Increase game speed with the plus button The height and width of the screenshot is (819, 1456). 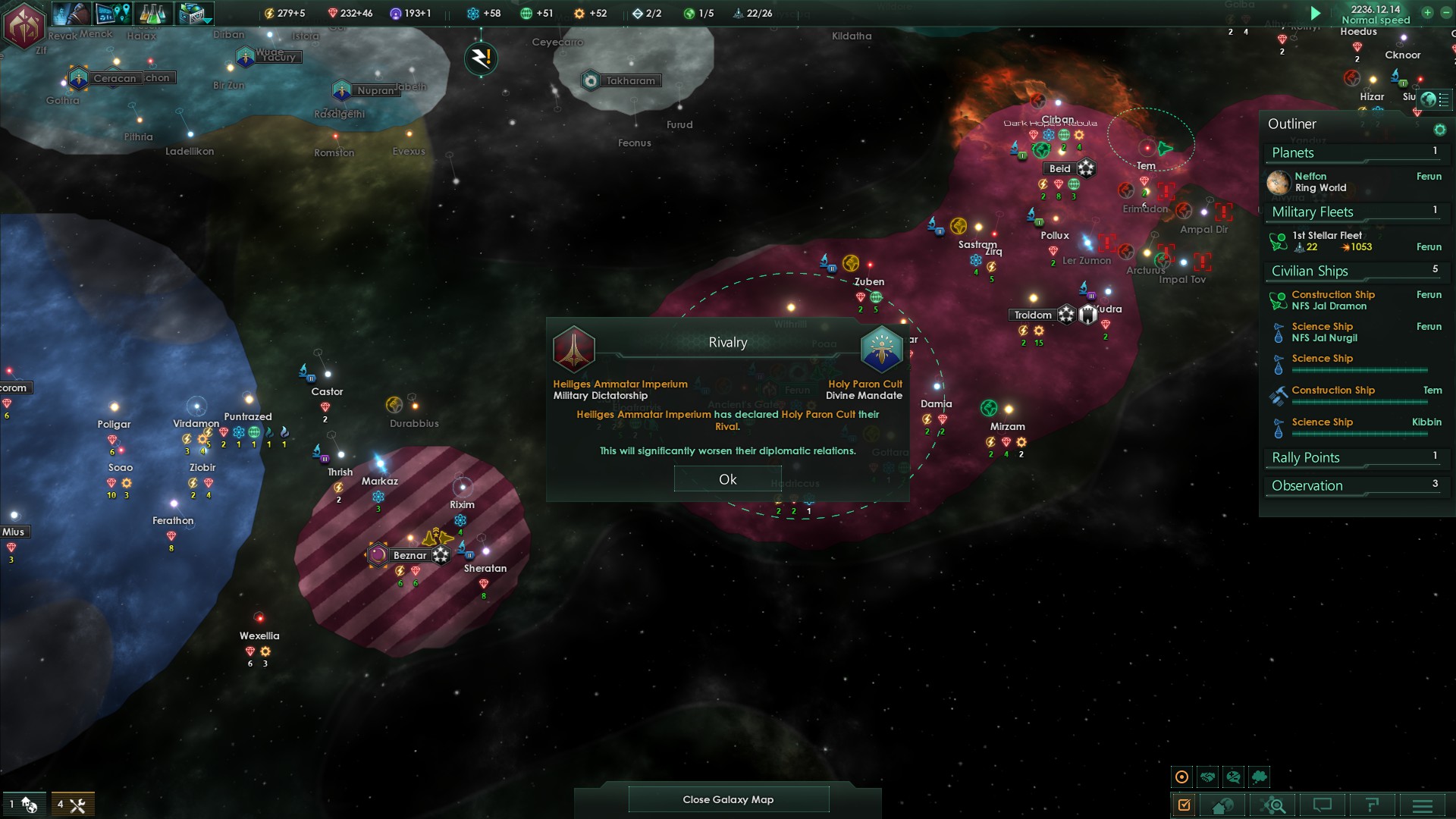pos(1427,13)
